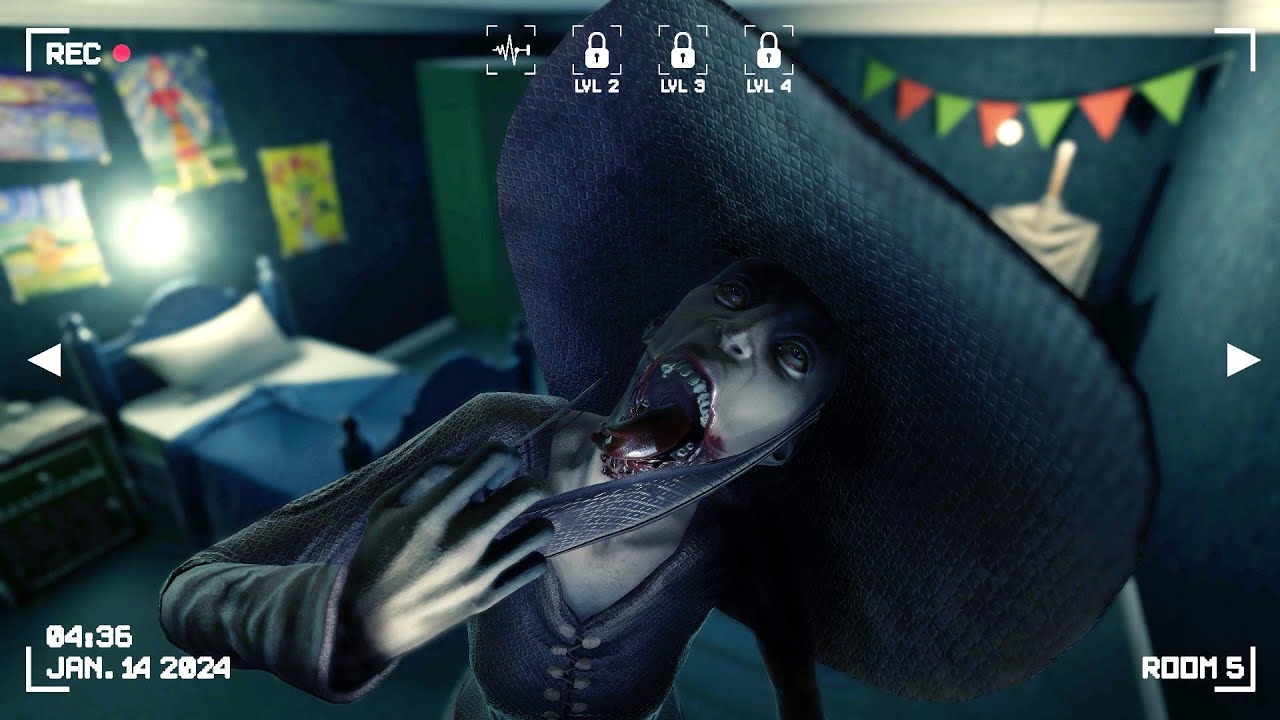This screenshot has width=1280, height=720.
Task: Switch to the previous camera with left arrow
Action: [x=45, y=360]
